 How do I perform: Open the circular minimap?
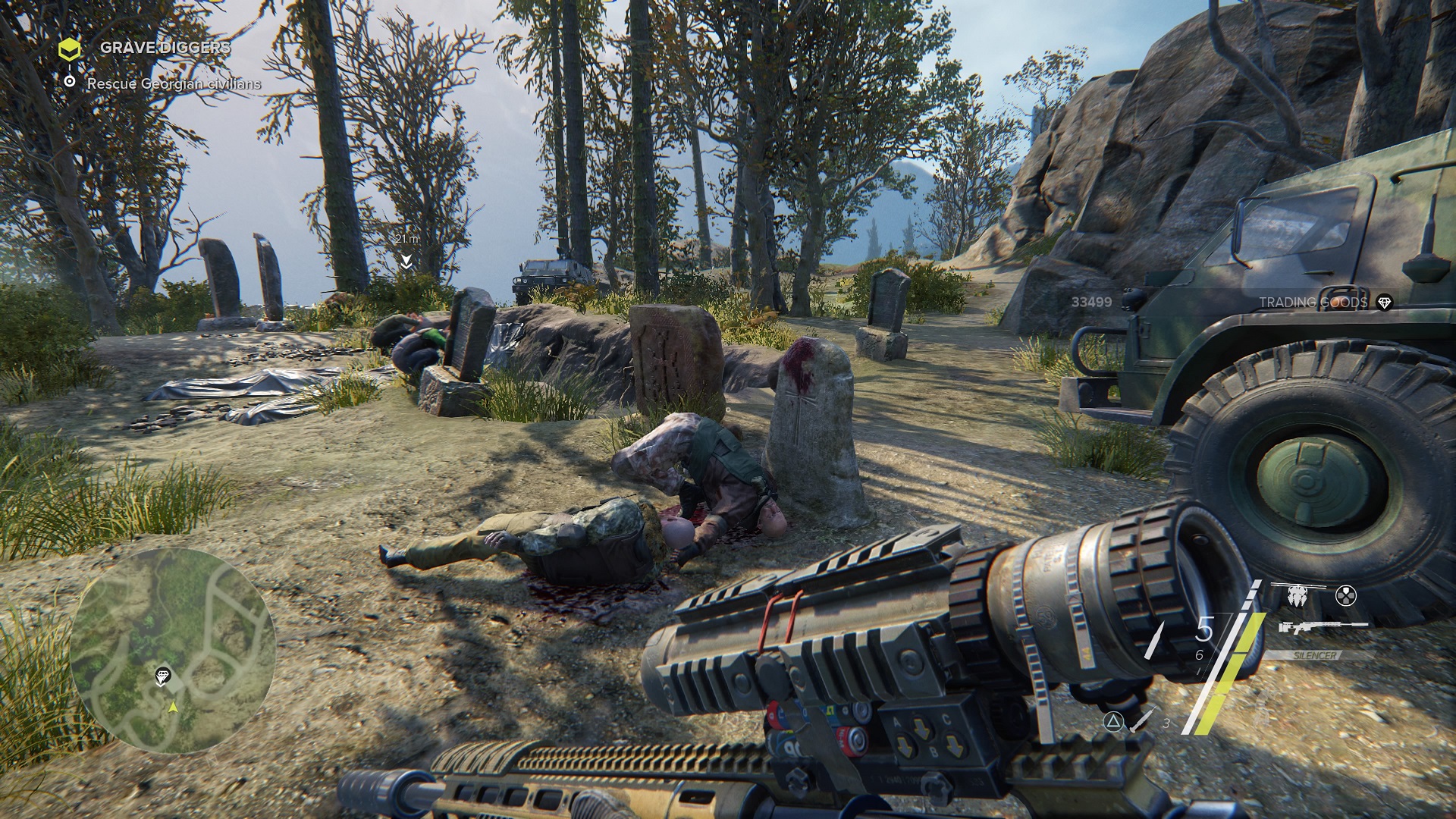pos(173,651)
